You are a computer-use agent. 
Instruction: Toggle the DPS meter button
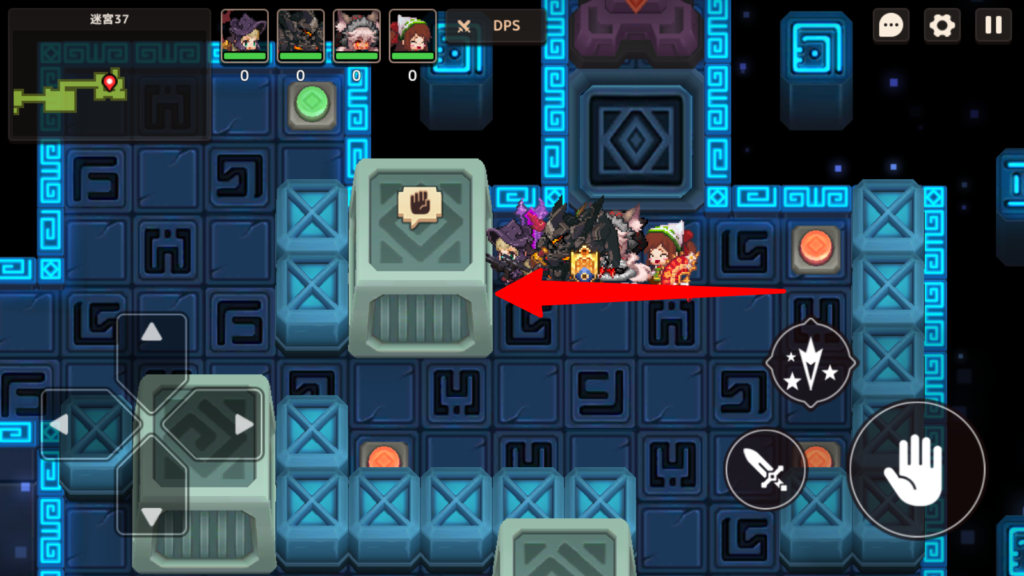click(495, 26)
